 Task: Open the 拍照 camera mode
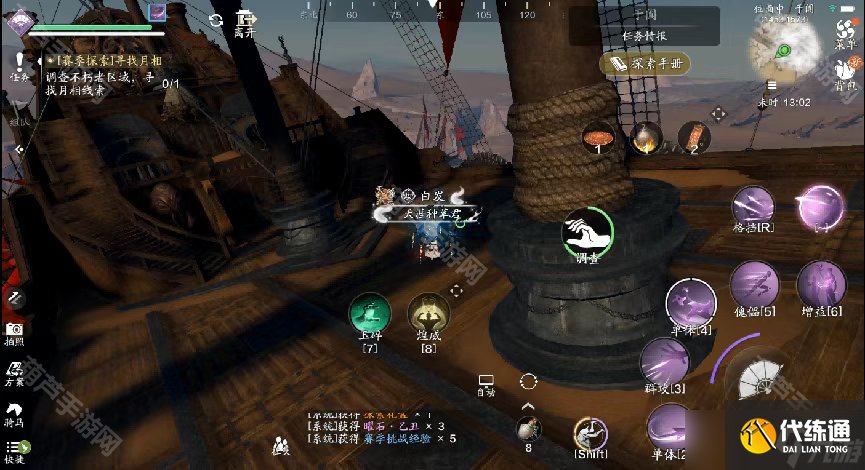[14, 333]
